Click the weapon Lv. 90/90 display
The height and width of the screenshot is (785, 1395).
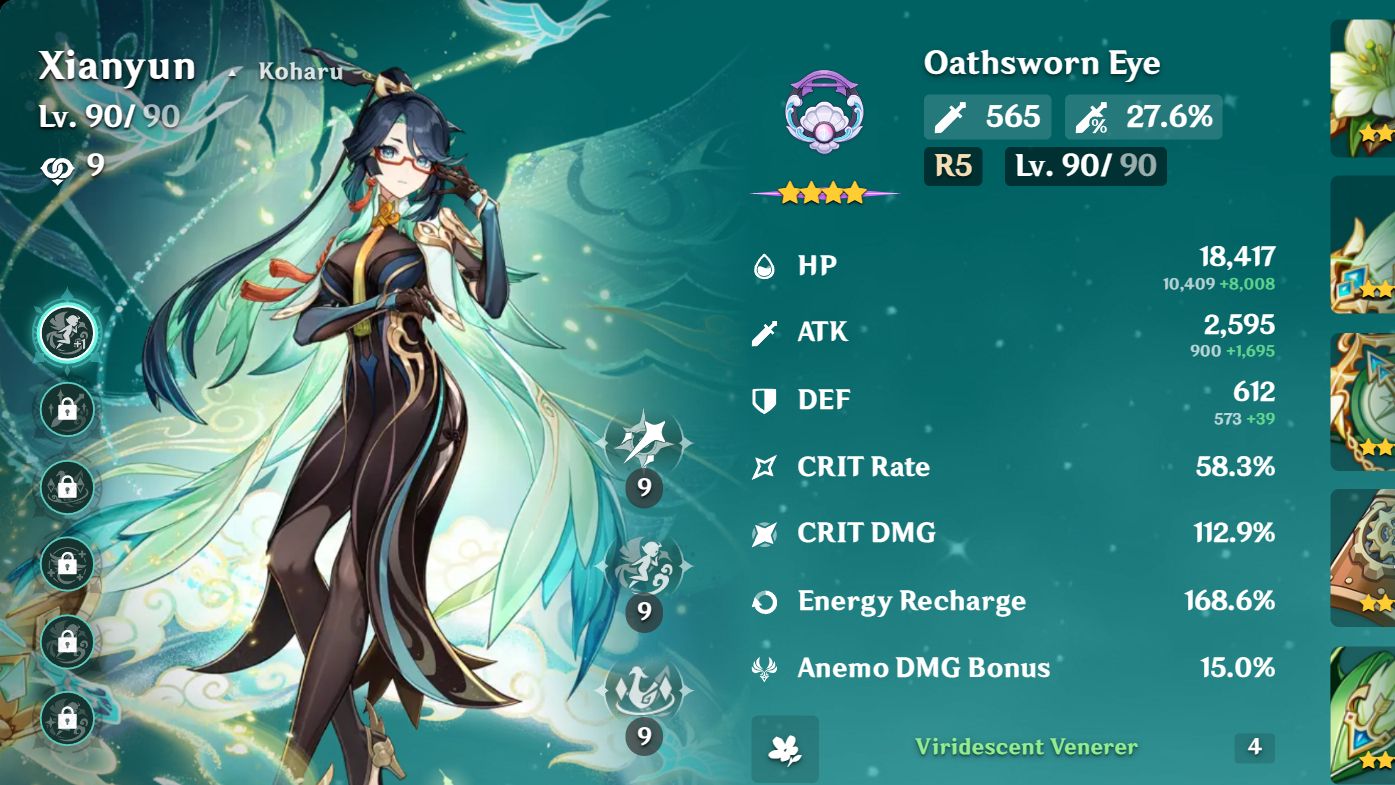[1085, 166]
